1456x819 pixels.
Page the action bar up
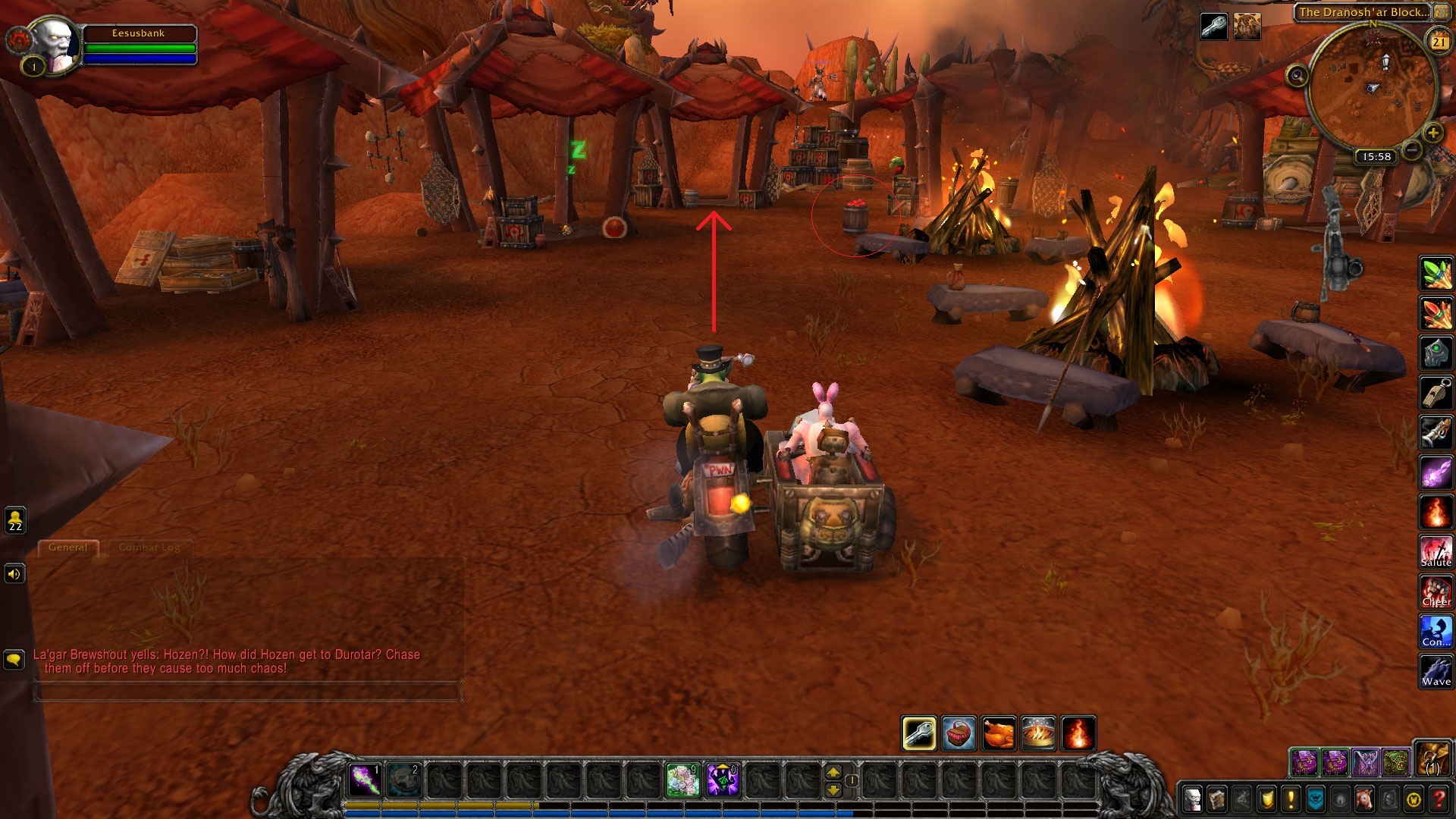point(833,773)
